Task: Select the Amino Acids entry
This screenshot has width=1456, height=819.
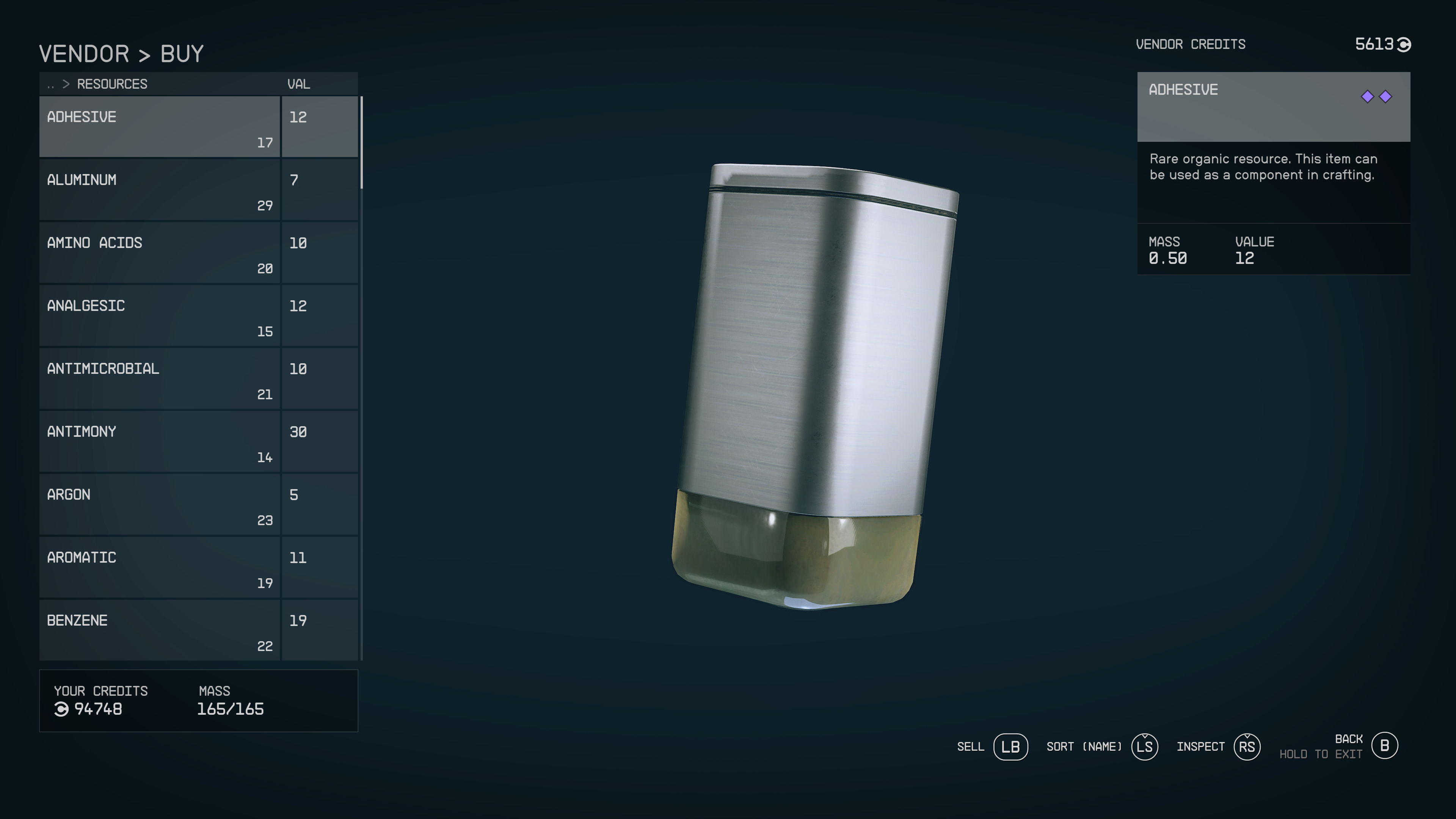Action: click(159, 253)
